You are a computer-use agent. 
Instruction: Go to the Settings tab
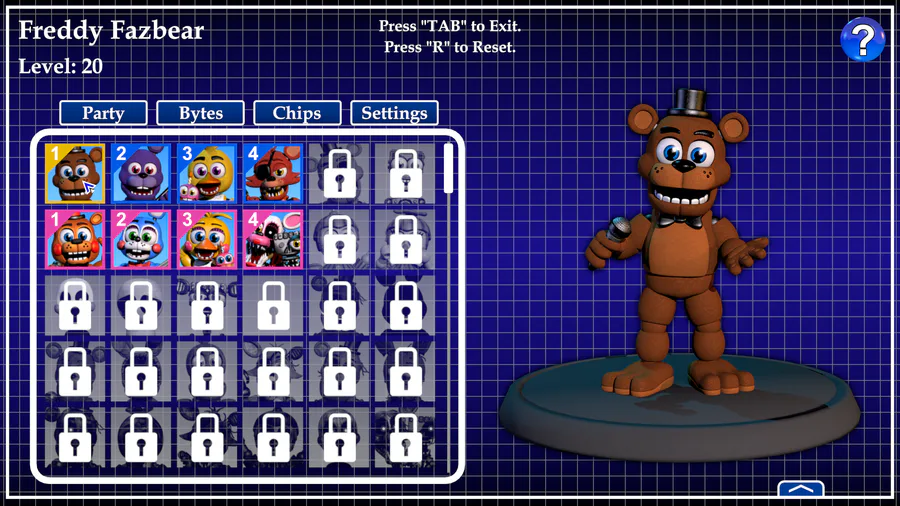[x=394, y=113]
